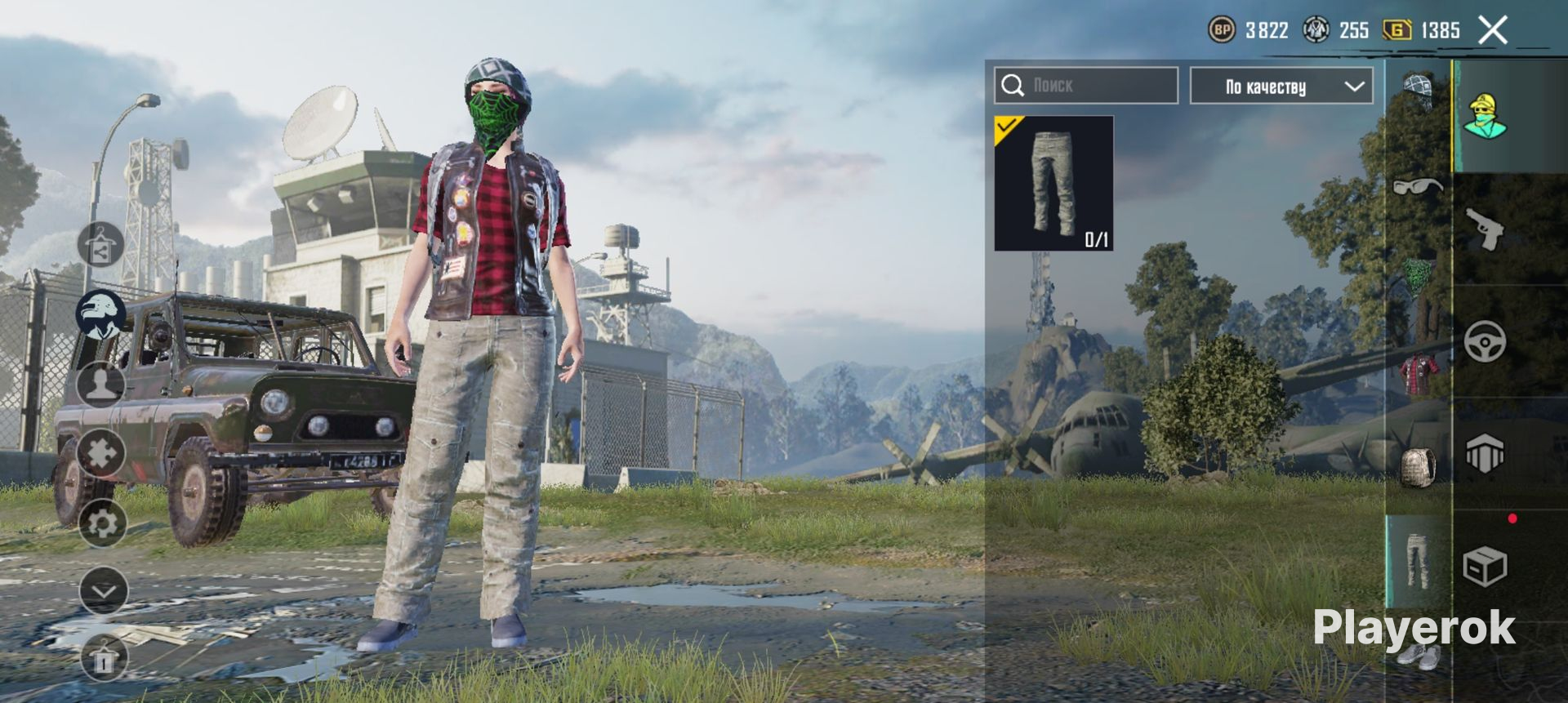Image resolution: width=1568 pixels, height=703 pixels.
Task: Open the gear settings round button
Action: click(102, 523)
